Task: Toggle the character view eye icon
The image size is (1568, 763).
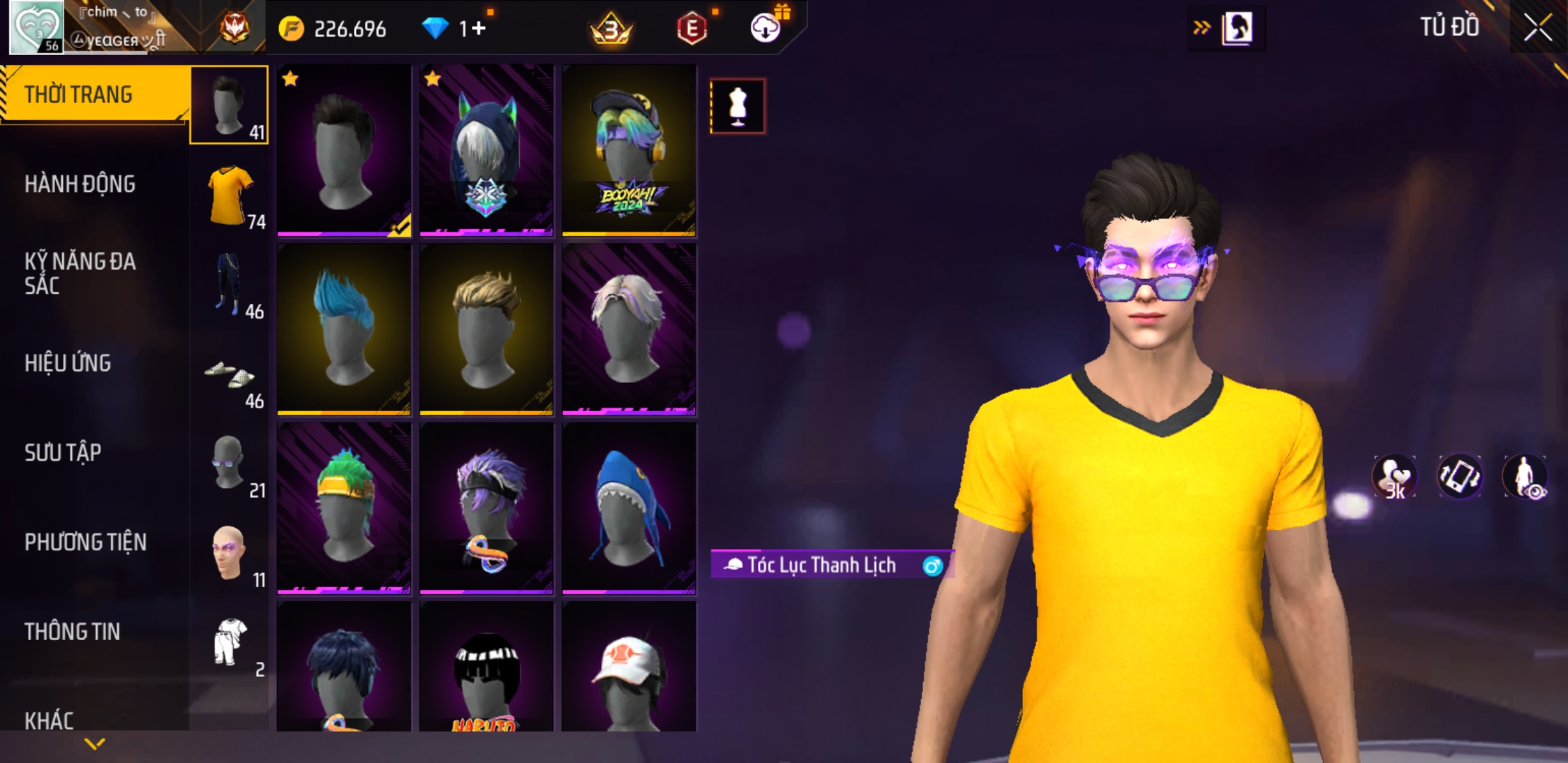Action: (x=1526, y=478)
